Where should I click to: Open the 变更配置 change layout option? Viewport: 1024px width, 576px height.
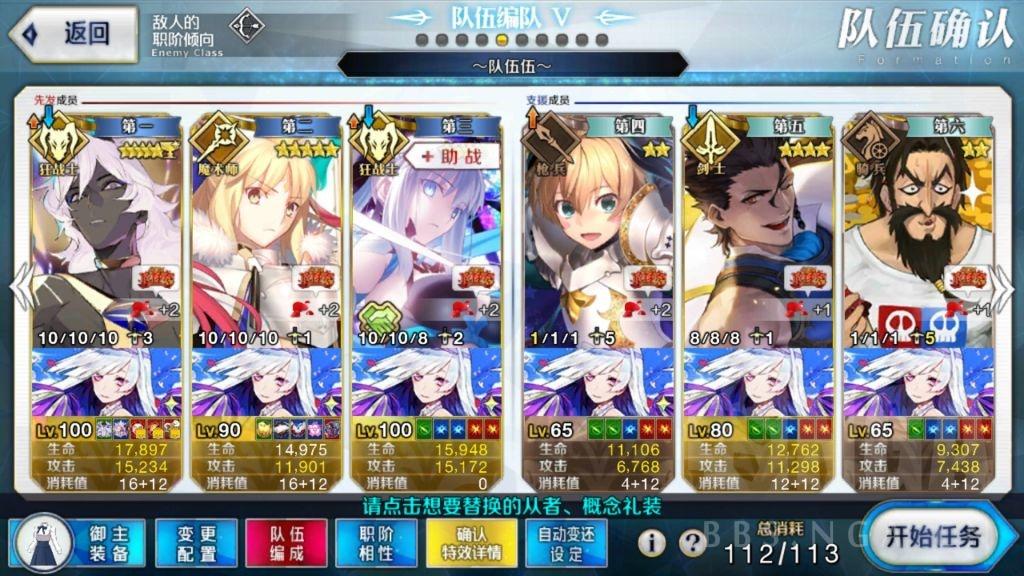click(195, 541)
